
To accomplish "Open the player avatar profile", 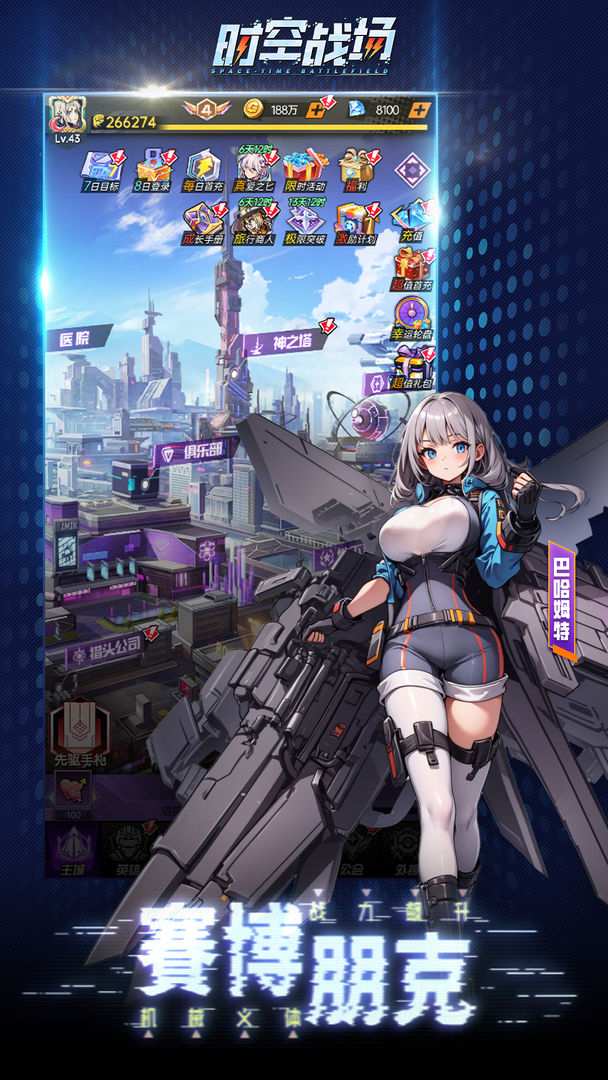I will pyautogui.click(x=67, y=117).
